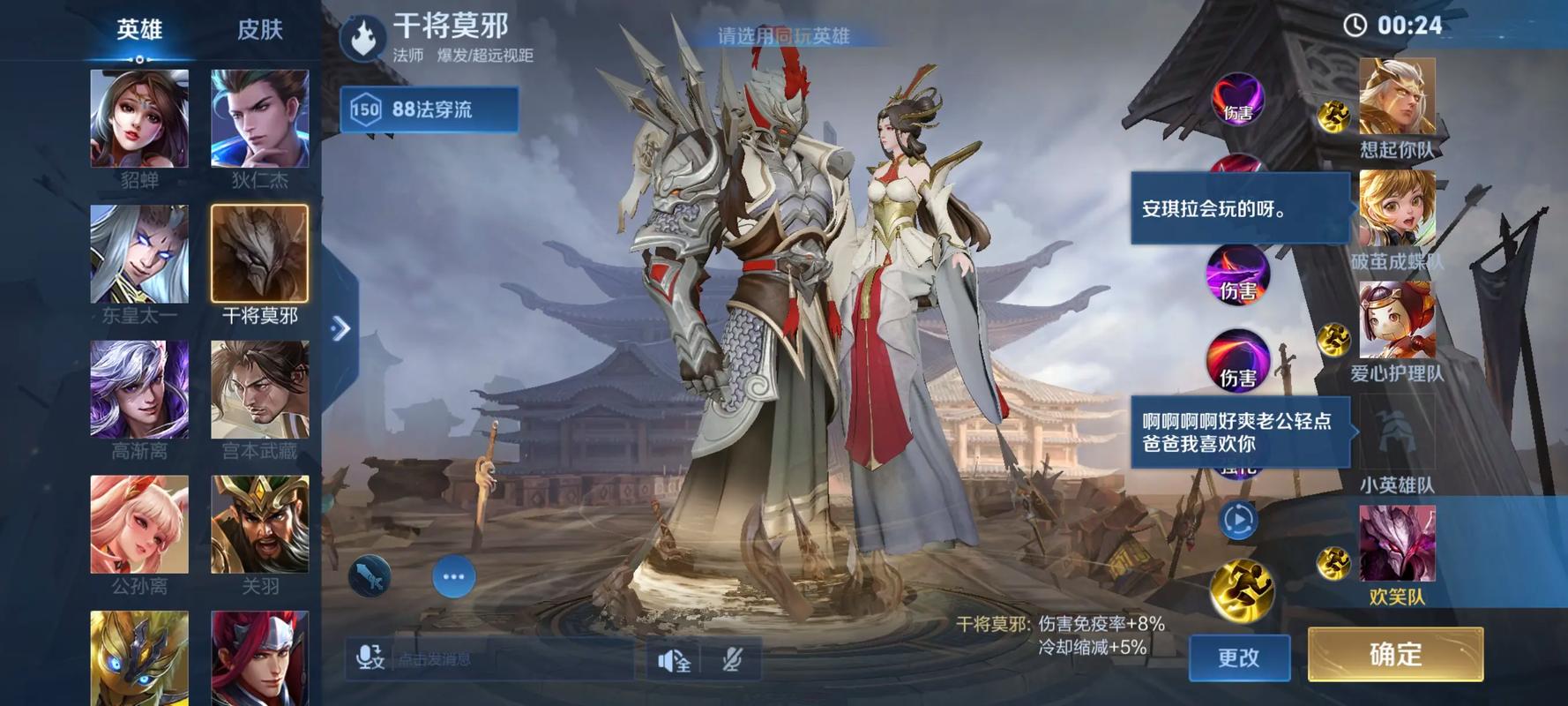1568x706 pixels.
Task: Select hero 狄仁杰 from the hero list
Action: tap(259, 116)
